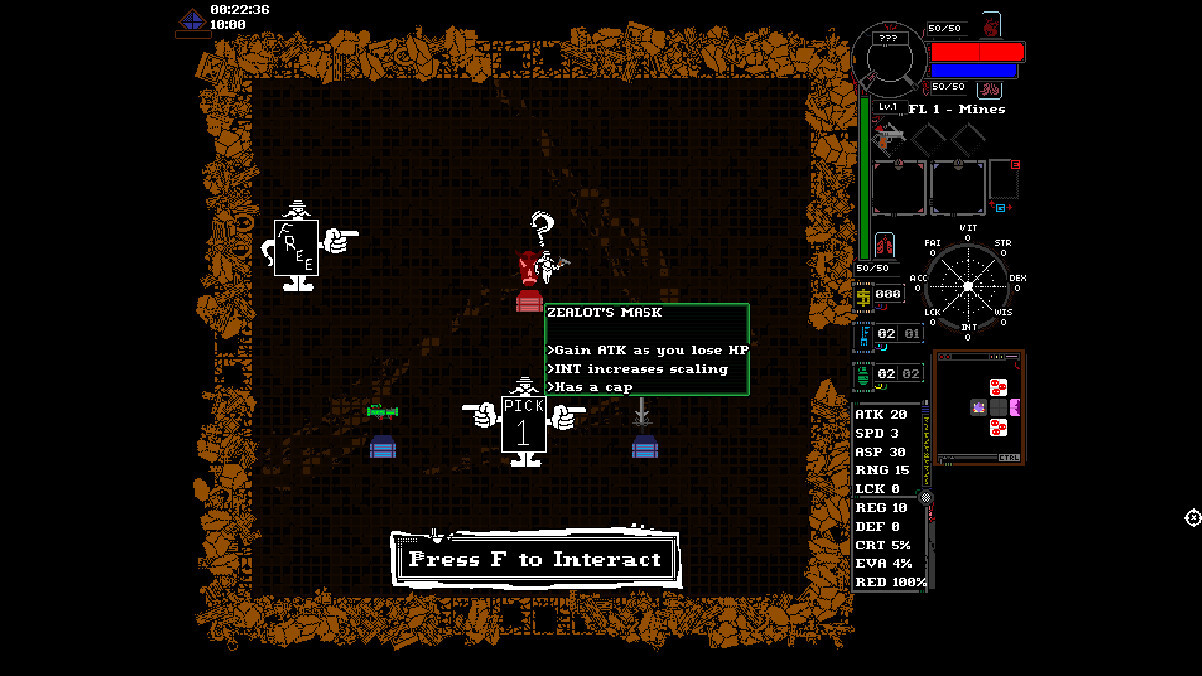Select the green grenade icon
The image size is (1202, 676).
click(x=863, y=375)
